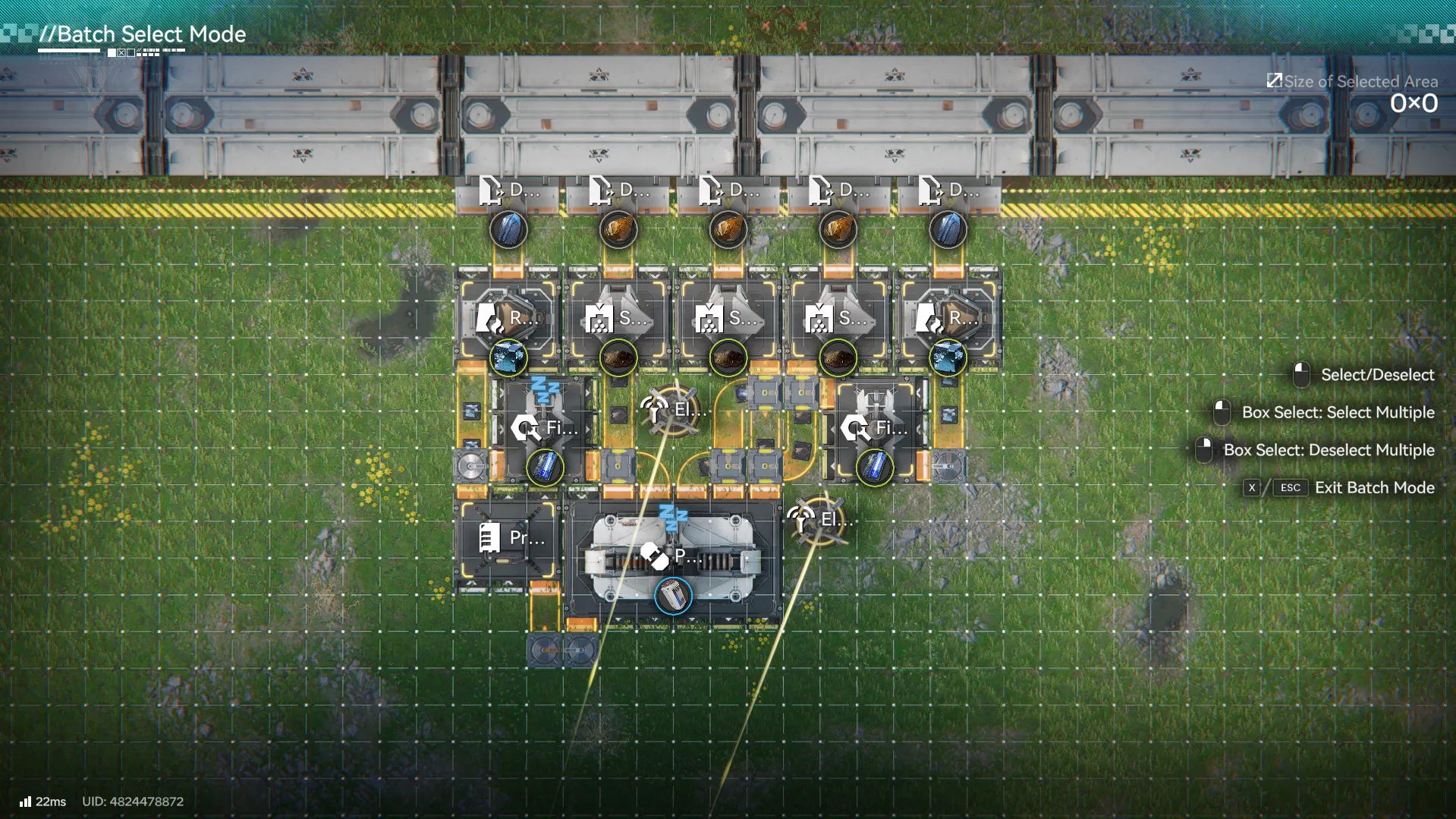The height and width of the screenshot is (819, 1456).
Task: Click the progress bar under the mode title
Action: pyautogui.click(x=68, y=53)
